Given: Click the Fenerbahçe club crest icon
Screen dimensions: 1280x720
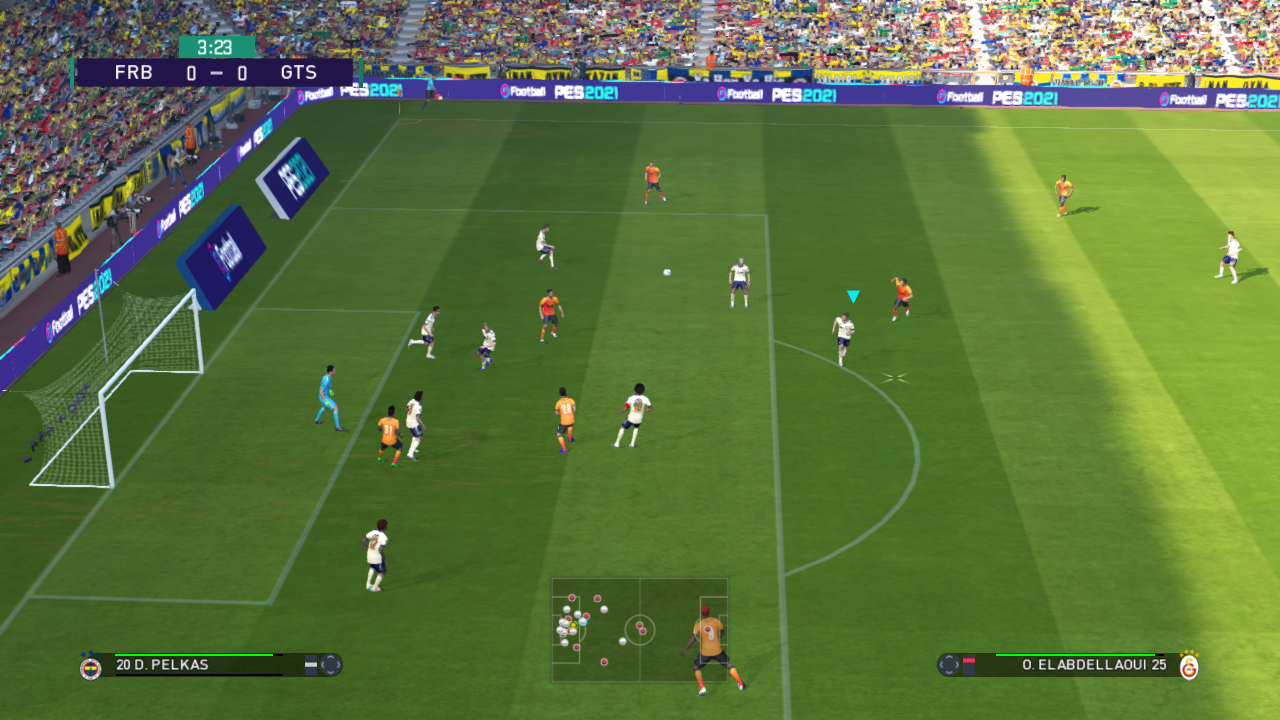Looking at the screenshot, I should (91, 667).
